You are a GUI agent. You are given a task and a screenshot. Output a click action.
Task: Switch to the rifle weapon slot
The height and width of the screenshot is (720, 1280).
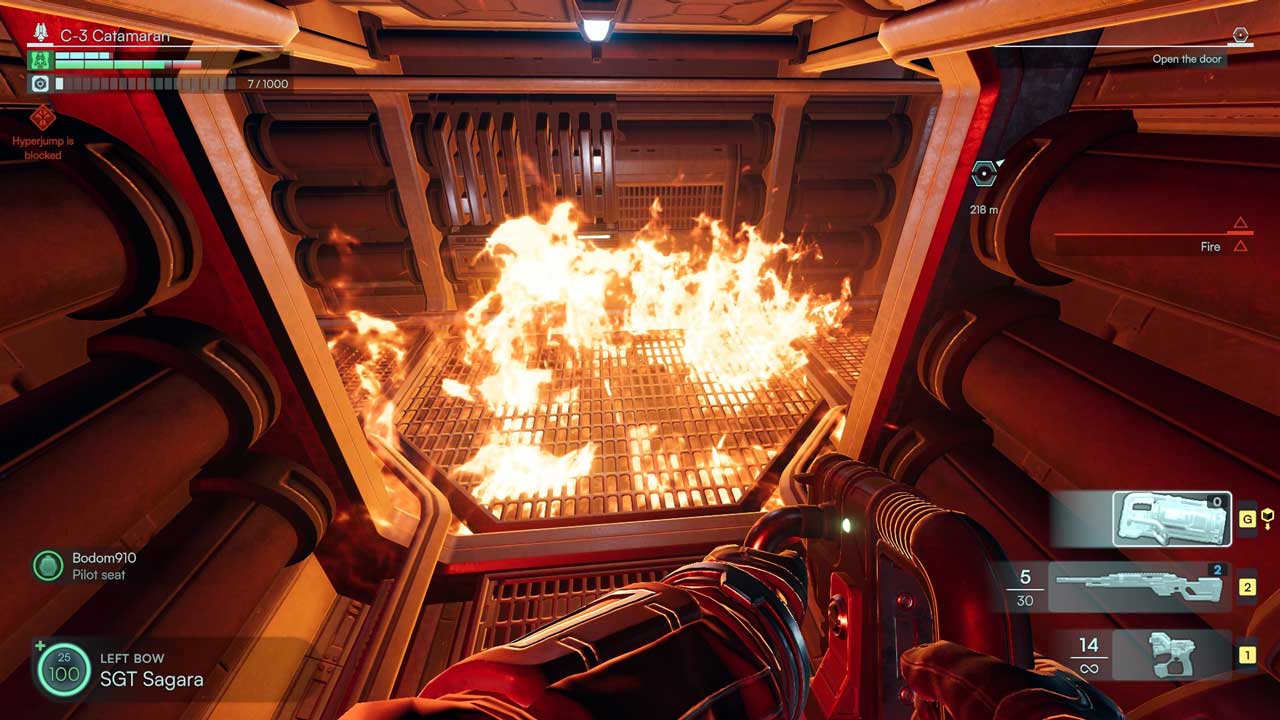click(1139, 587)
